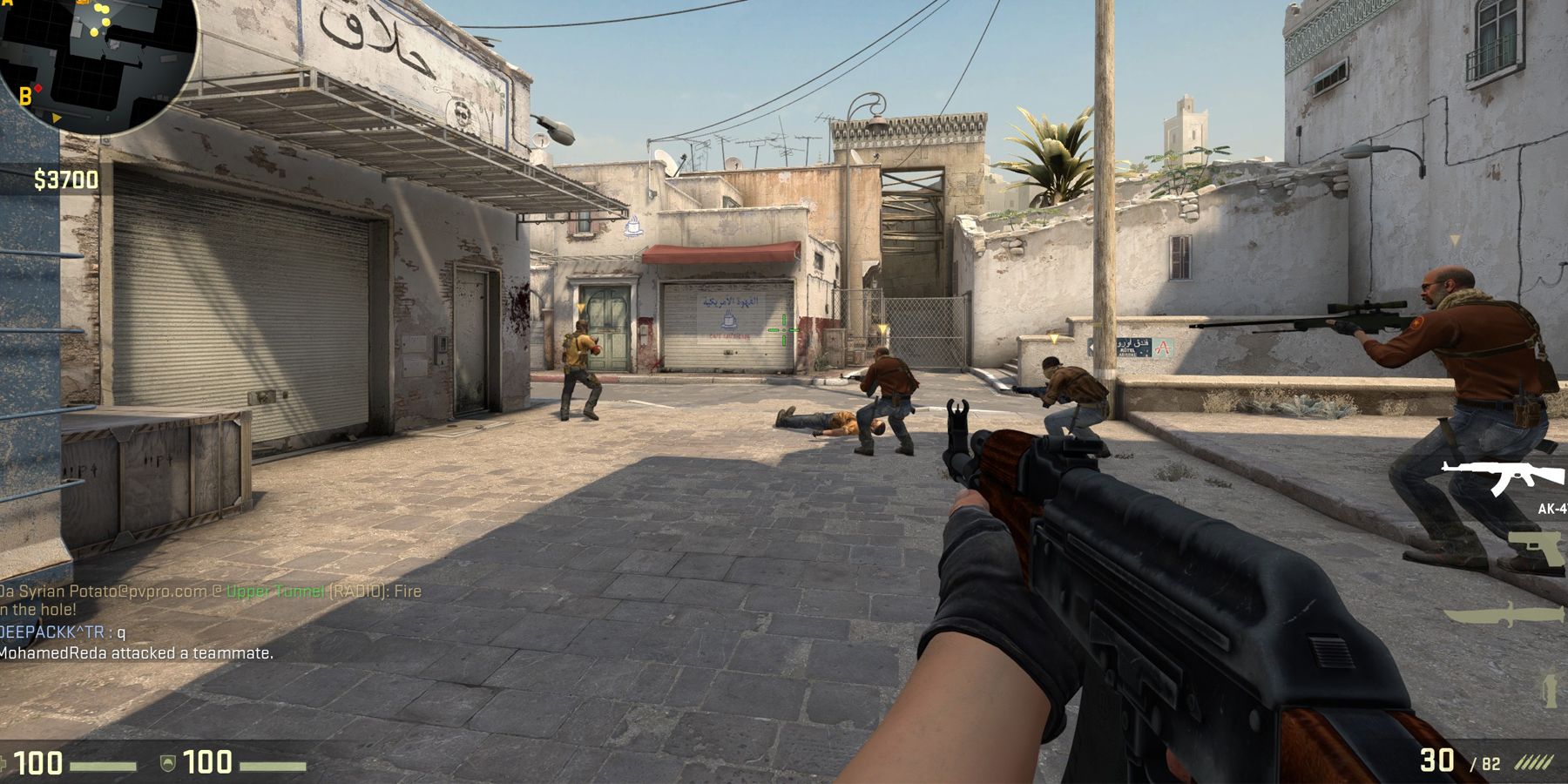This screenshot has height=784, width=1568.
Task: Click the green crosshair at screen center
Action: coord(785,331)
